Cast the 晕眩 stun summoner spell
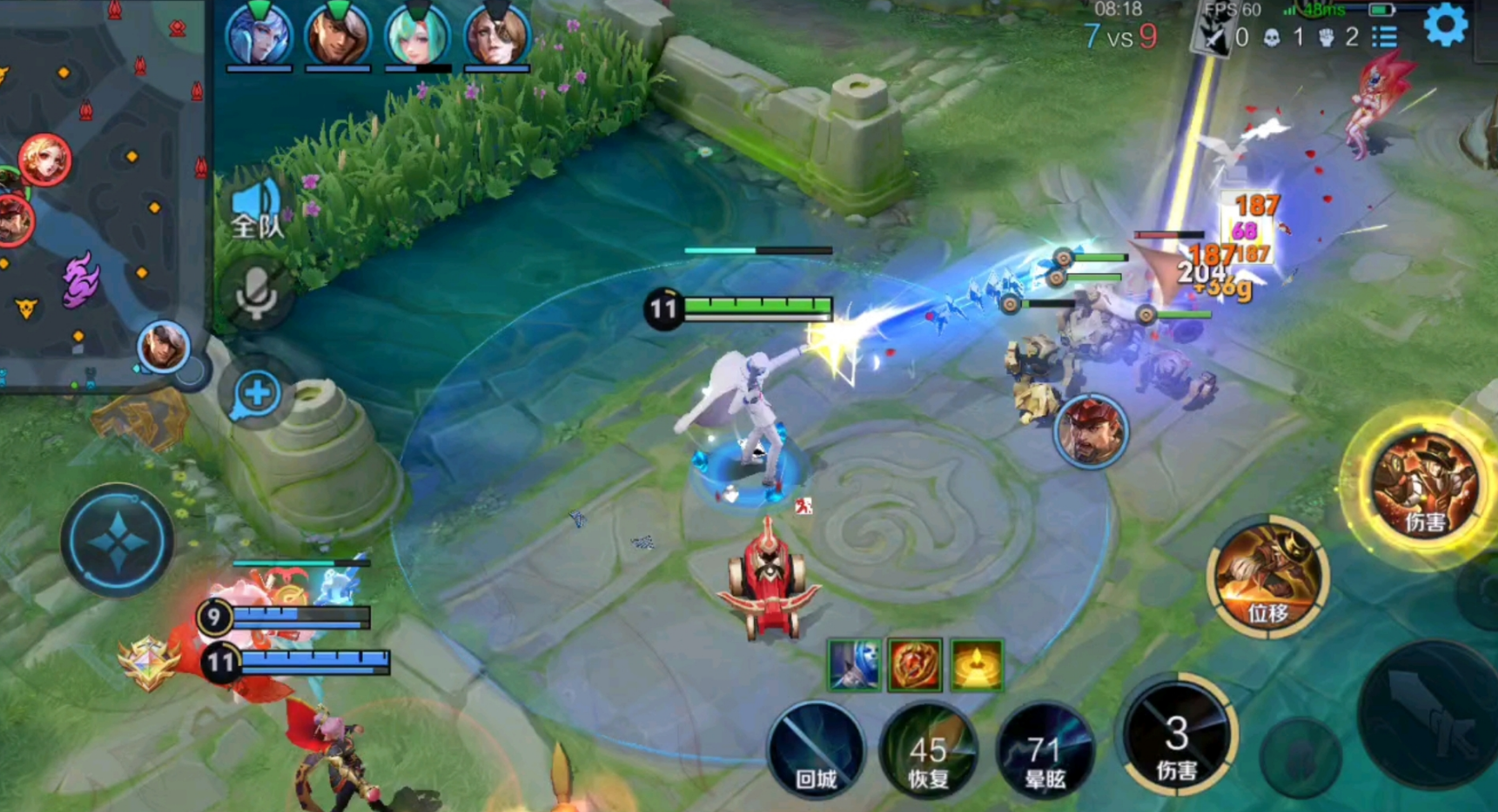 1043,750
